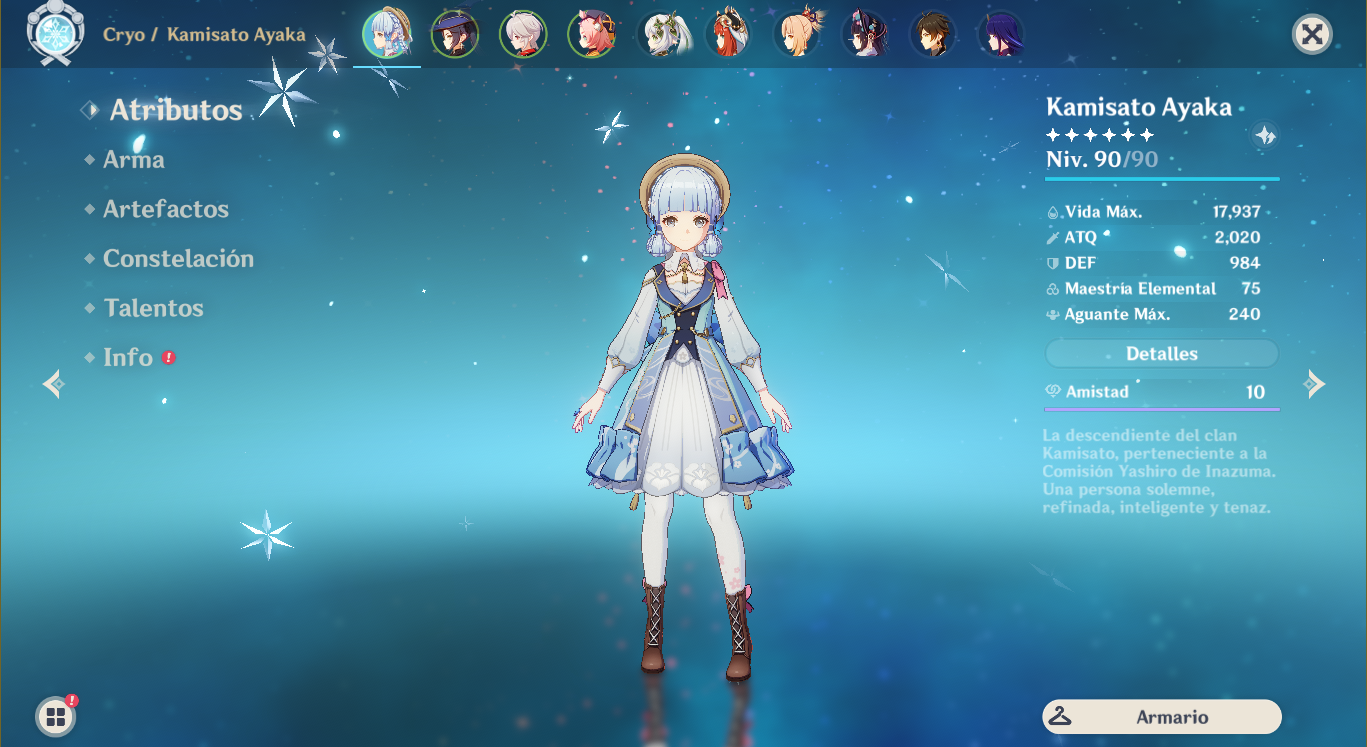This screenshot has width=1367, height=747.
Task: Open the Armario wardrobe
Action: (1161, 716)
